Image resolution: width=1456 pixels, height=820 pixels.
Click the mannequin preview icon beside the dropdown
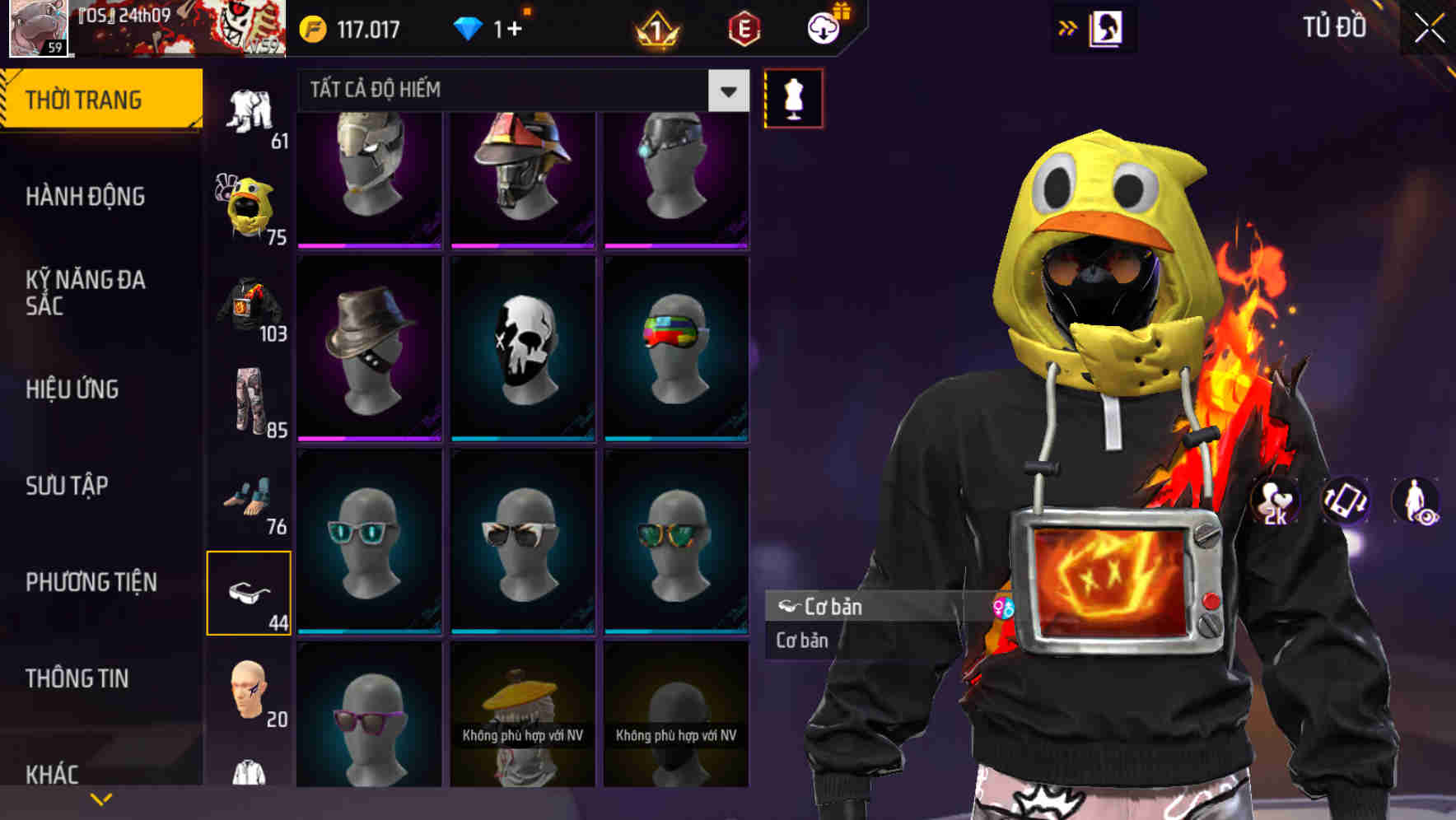tap(791, 98)
